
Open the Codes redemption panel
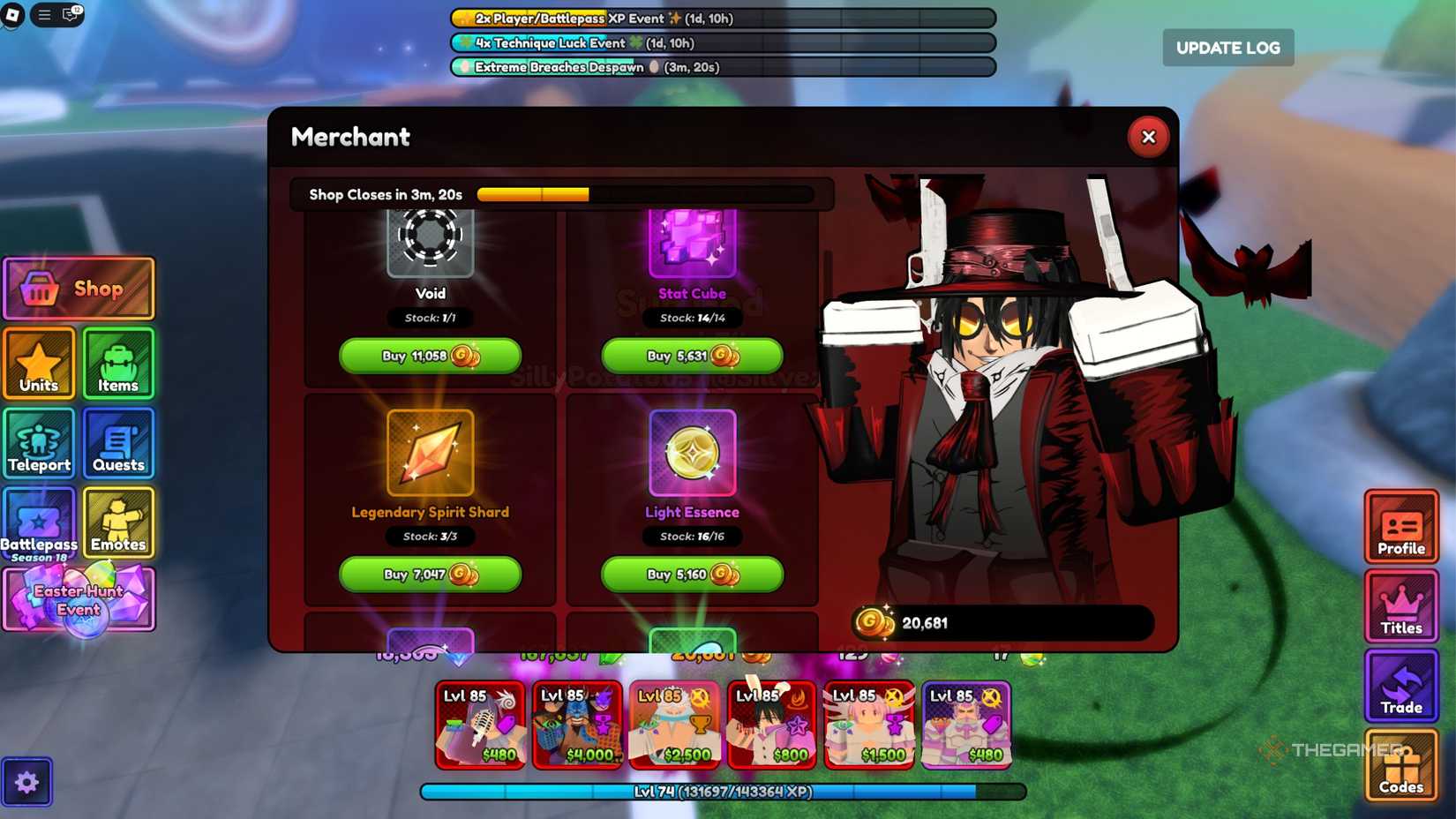click(x=1401, y=766)
